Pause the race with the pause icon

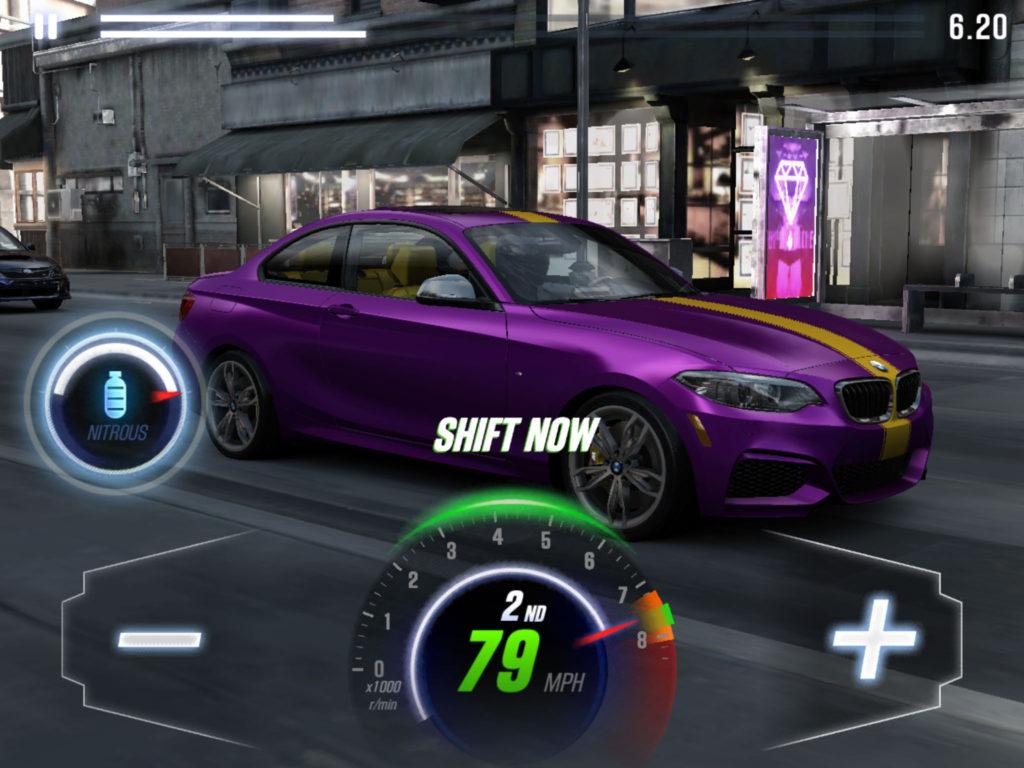[x=45, y=25]
